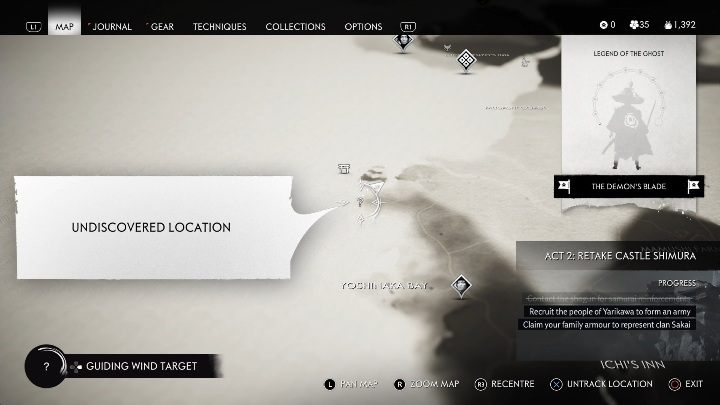Choose the Claim your family armour objective
Image resolution: width=720 pixels, height=405 pixels.
pyautogui.click(x=606, y=324)
